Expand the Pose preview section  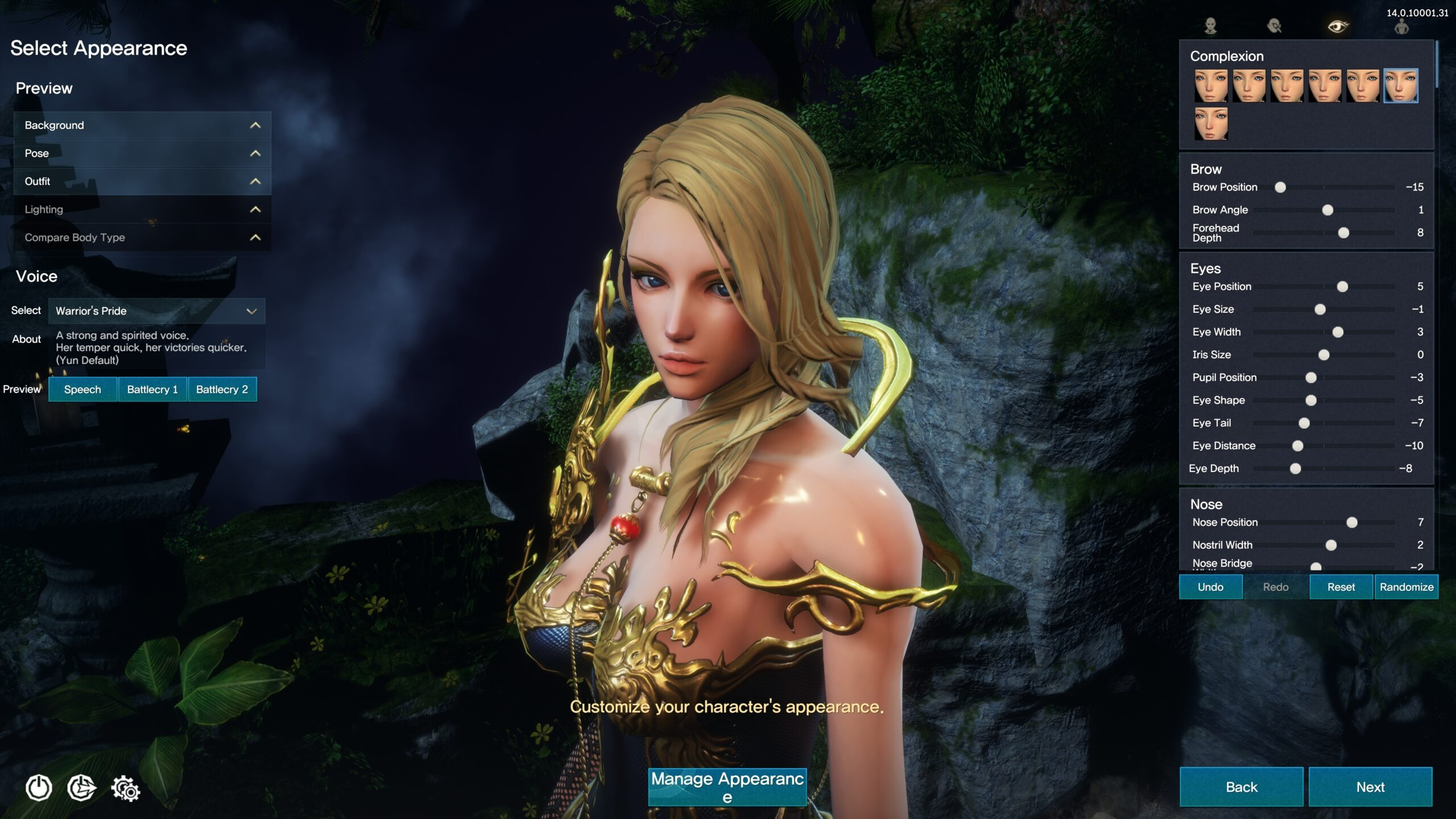pyautogui.click(x=142, y=153)
